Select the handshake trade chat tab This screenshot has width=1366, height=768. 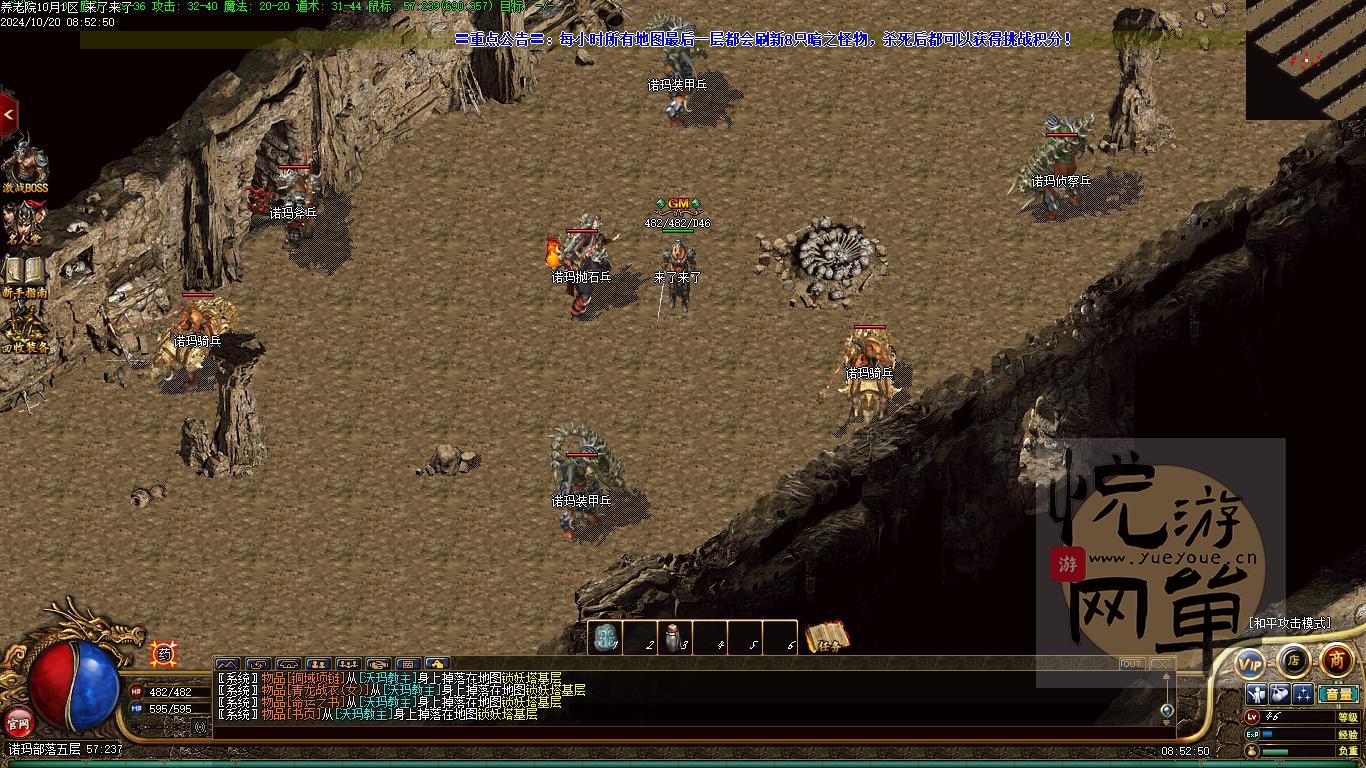coord(377,664)
